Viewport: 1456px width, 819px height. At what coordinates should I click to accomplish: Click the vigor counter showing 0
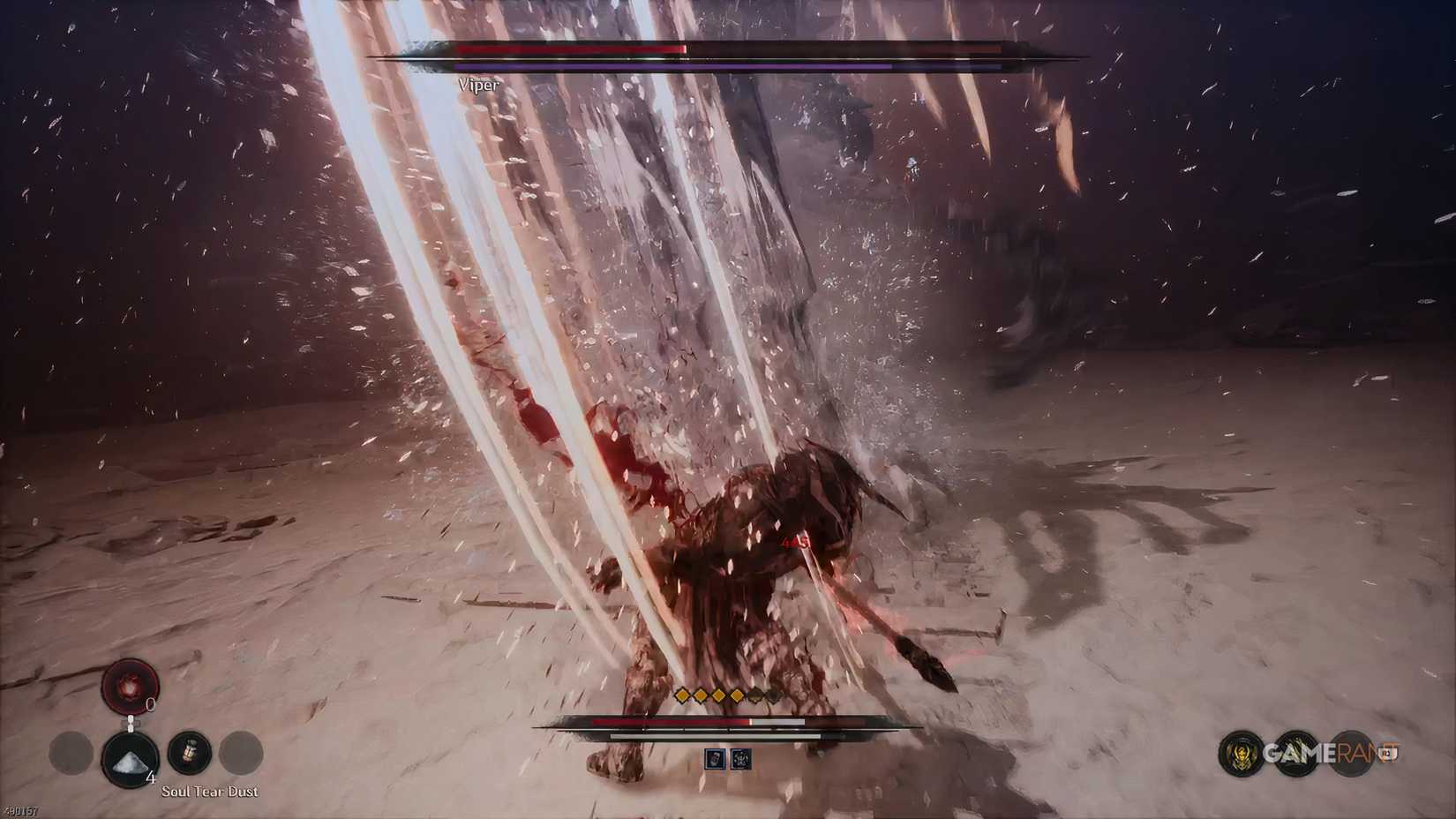[150, 706]
